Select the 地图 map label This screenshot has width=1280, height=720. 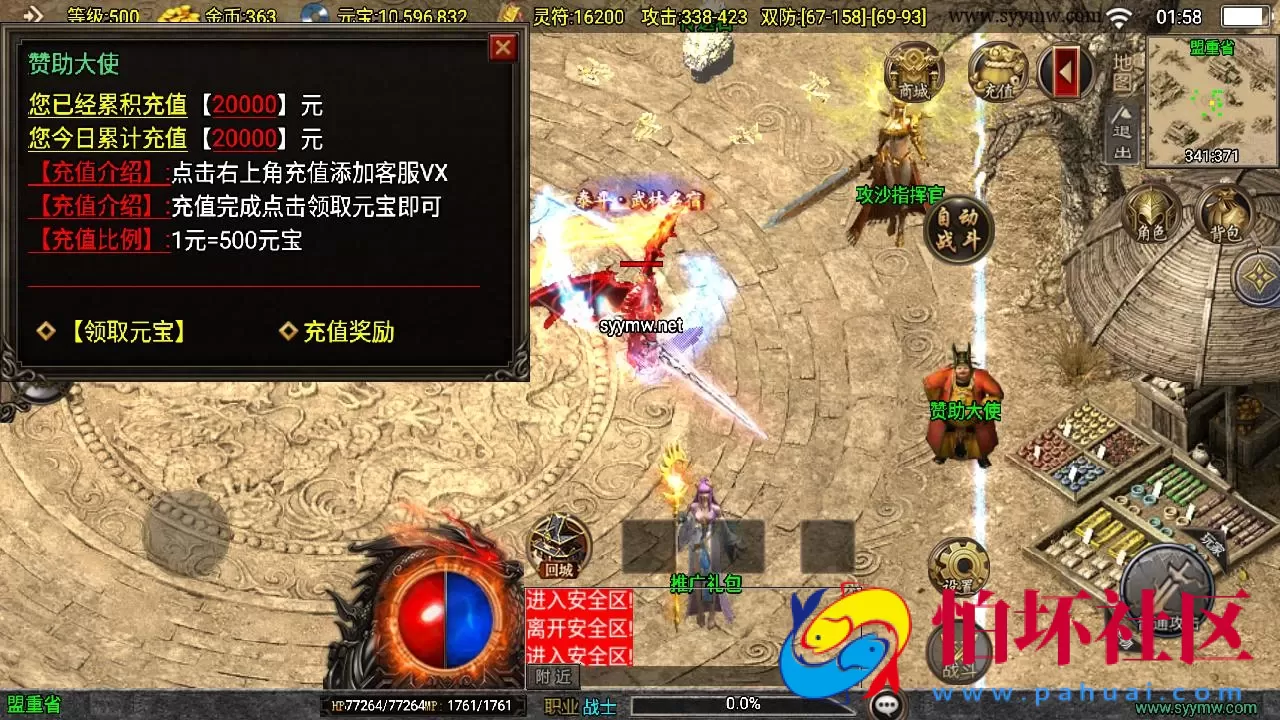tap(1120, 73)
